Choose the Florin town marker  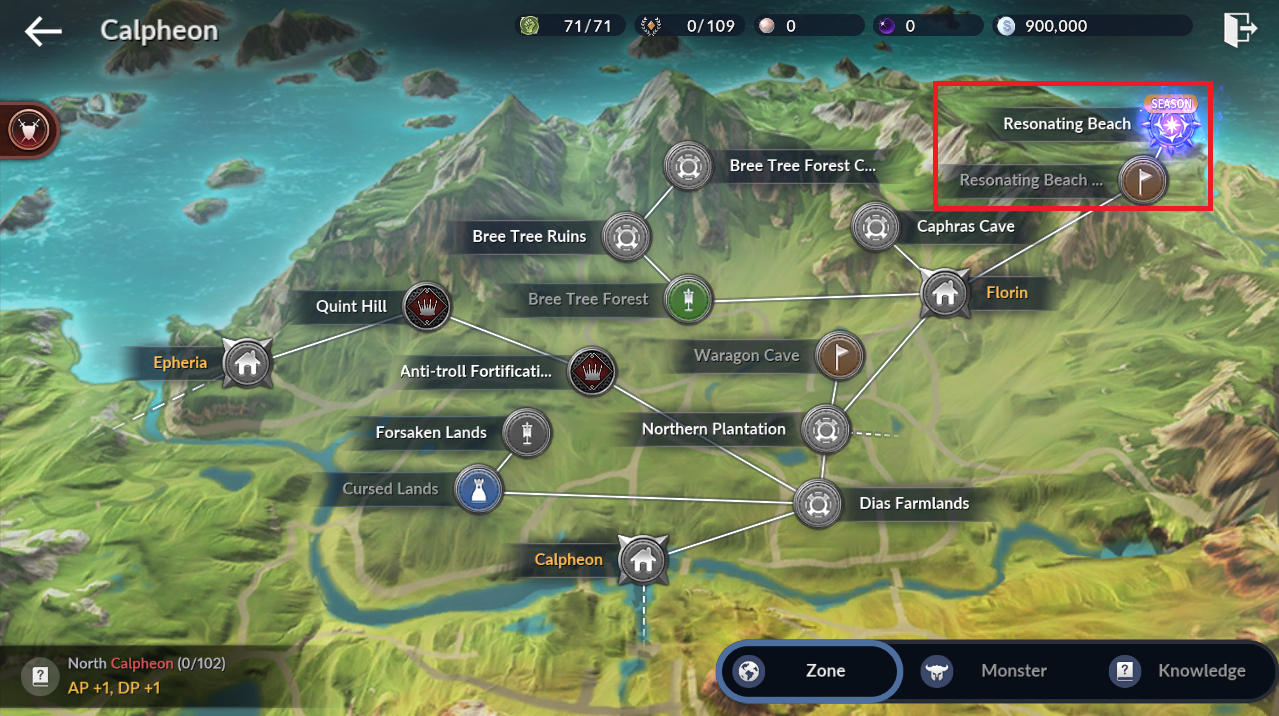pos(943,293)
